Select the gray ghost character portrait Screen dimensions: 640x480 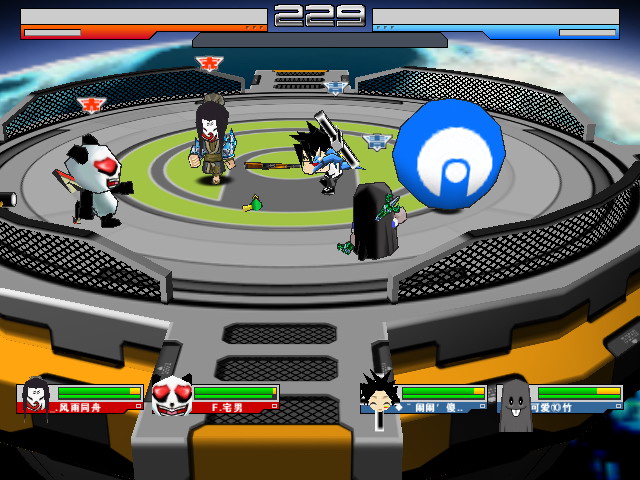pyautogui.click(x=515, y=402)
